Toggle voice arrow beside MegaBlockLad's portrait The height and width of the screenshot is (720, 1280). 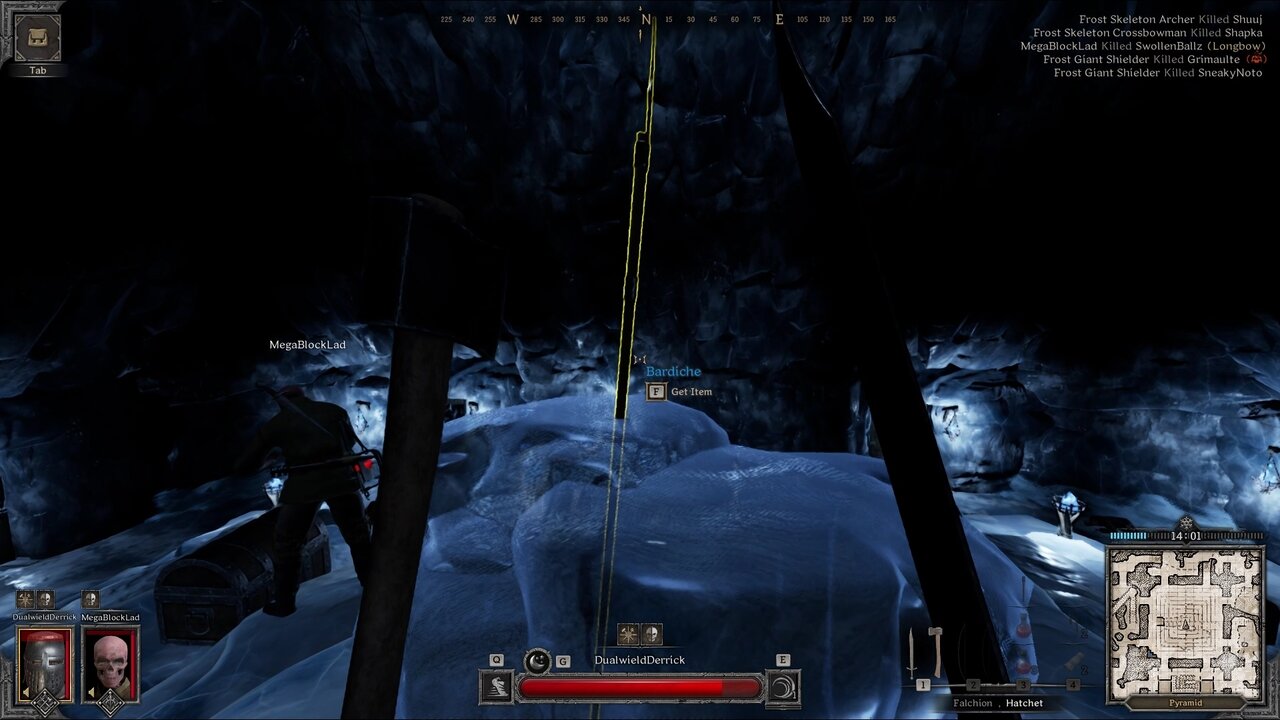pyautogui.click(x=90, y=691)
